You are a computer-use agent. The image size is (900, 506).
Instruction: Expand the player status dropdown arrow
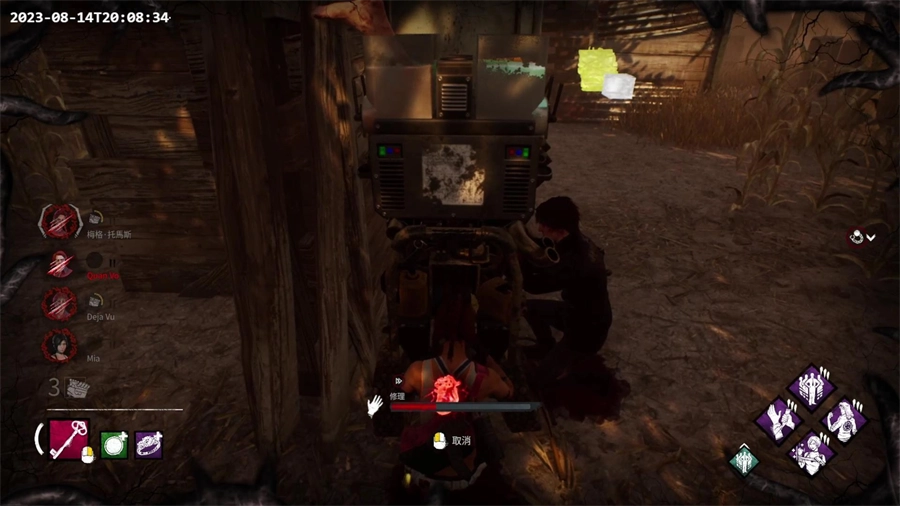[x=871, y=238]
